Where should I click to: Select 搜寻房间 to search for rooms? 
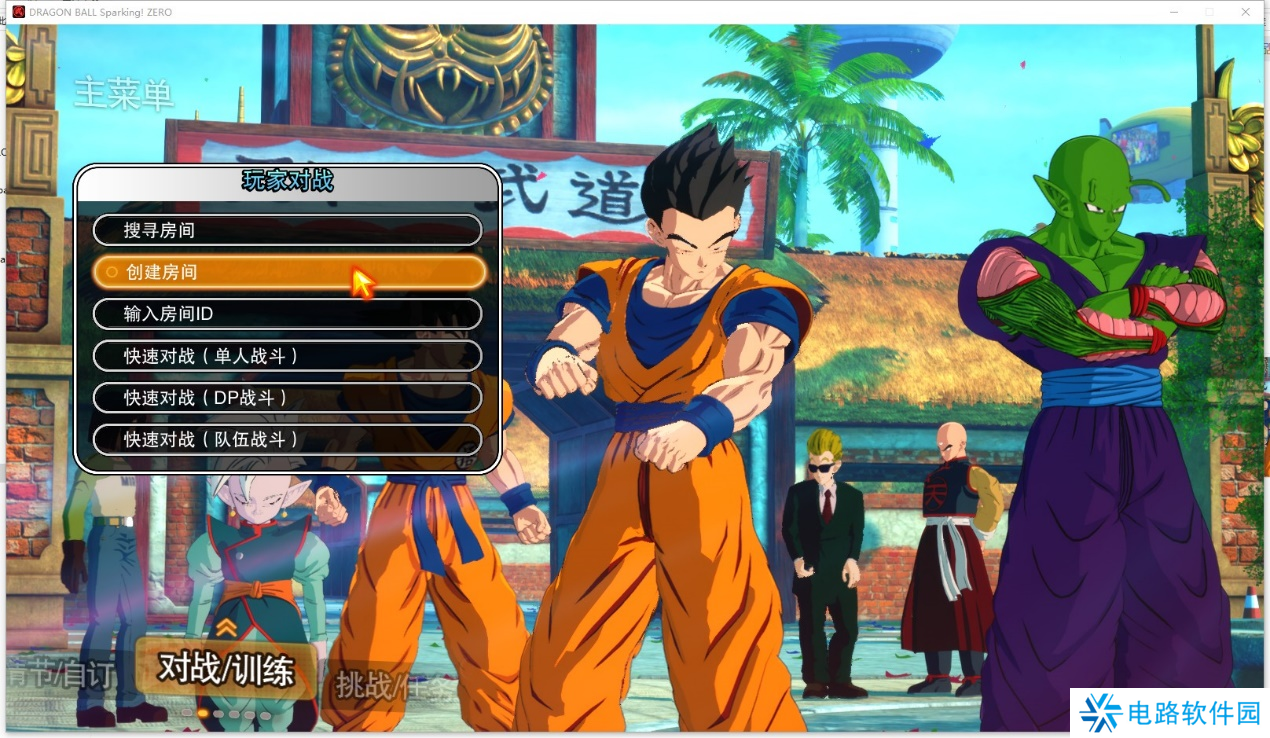point(287,230)
